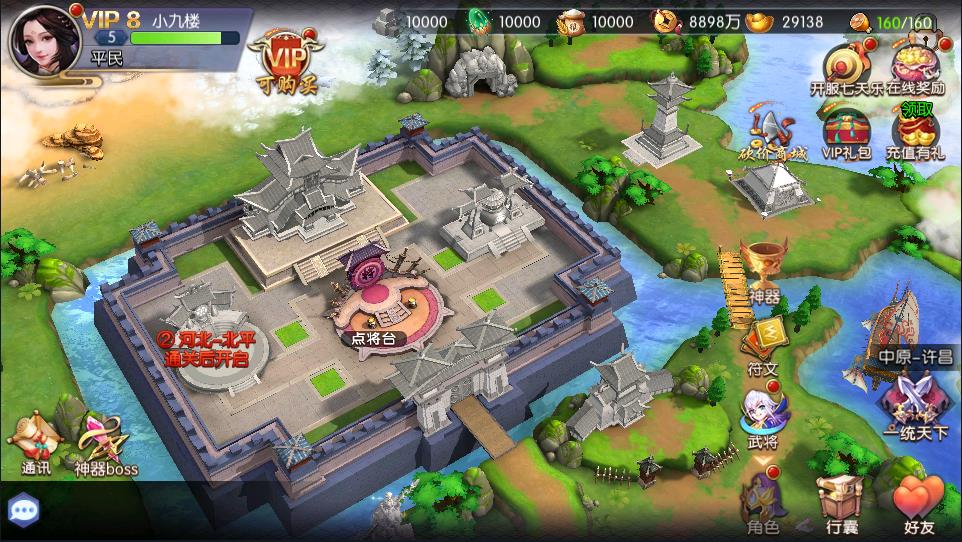Open the 行囊 bag inventory
Viewport: 962px width, 542px height.
tap(840, 501)
